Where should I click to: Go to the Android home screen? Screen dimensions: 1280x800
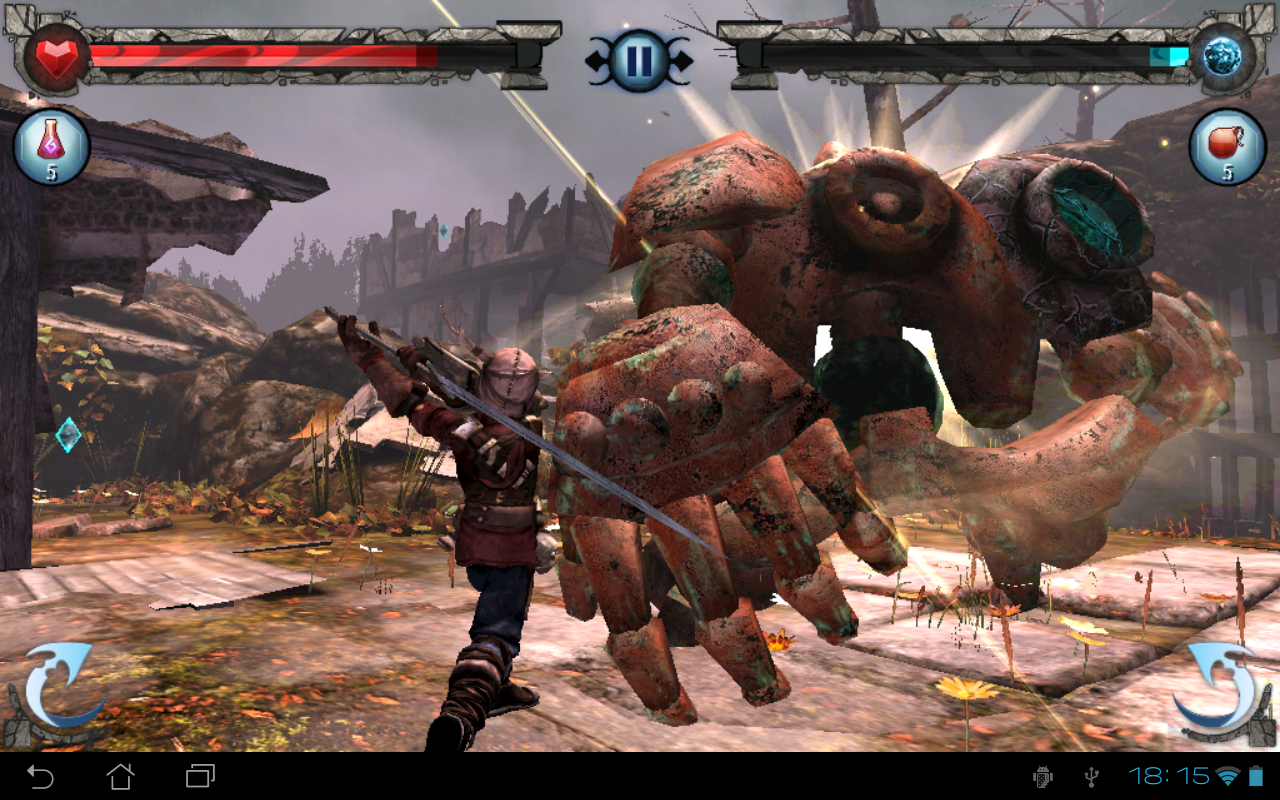pyautogui.click(x=120, y=776)
